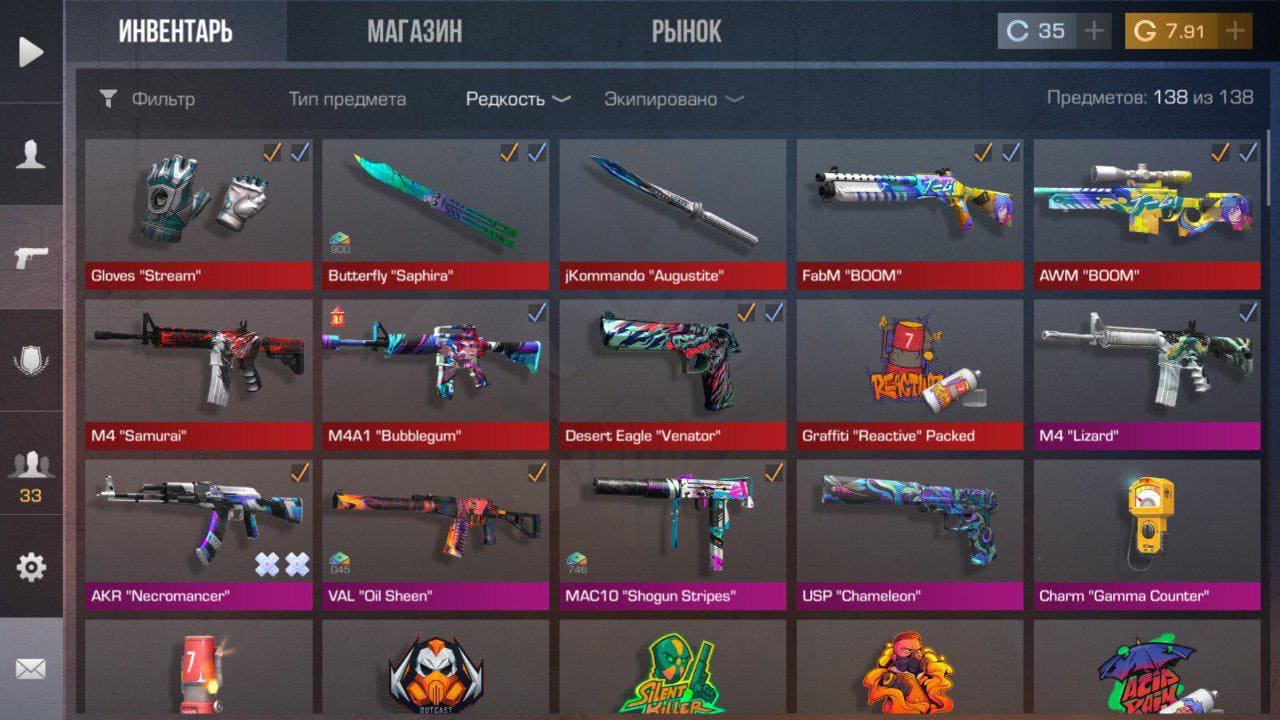Add silver coins with the plus button
This screenshot has width=1280, height=720.
[1094, 31]
